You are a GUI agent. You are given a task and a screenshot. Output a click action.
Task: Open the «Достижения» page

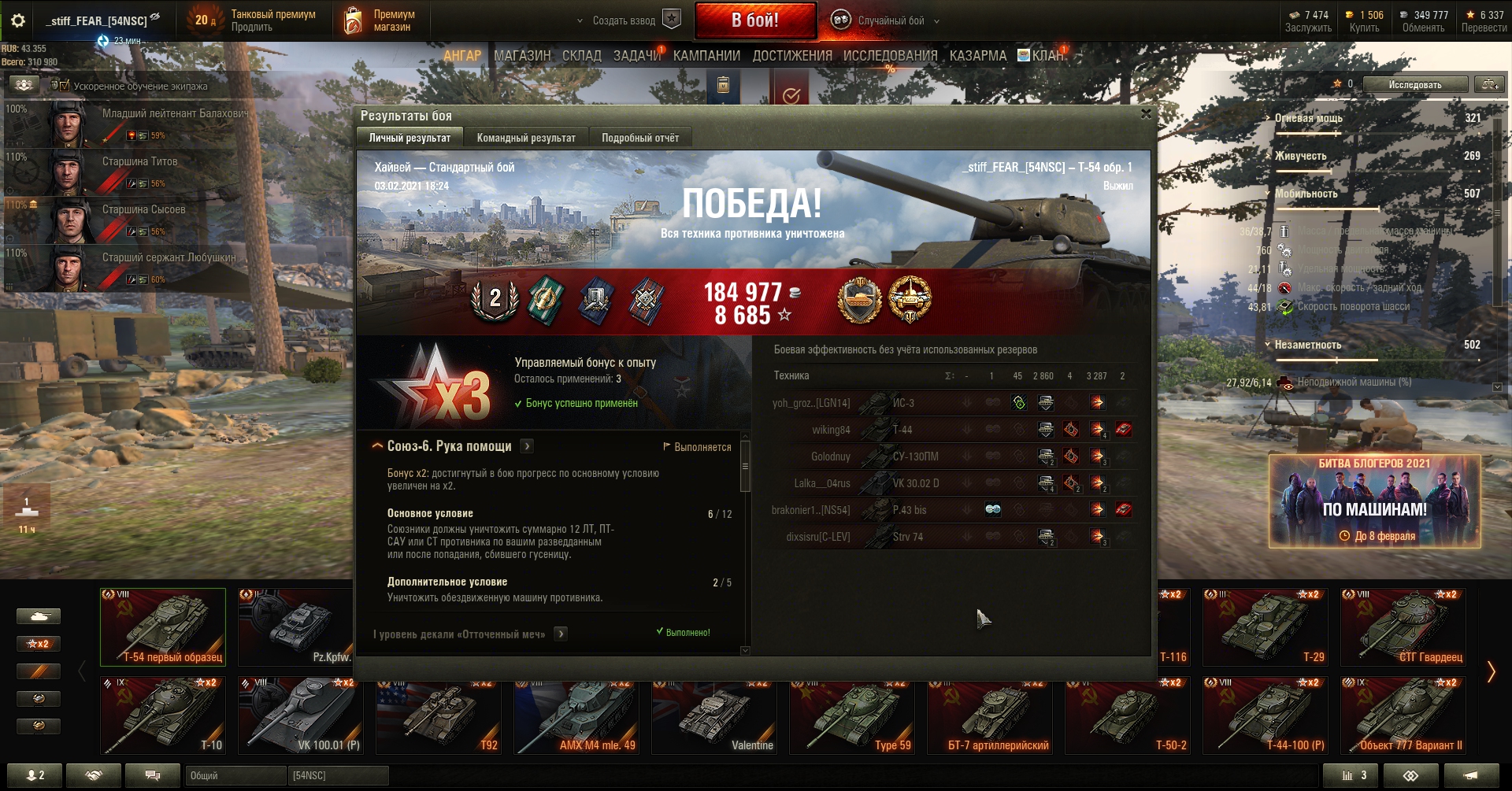tap(791, 56)
